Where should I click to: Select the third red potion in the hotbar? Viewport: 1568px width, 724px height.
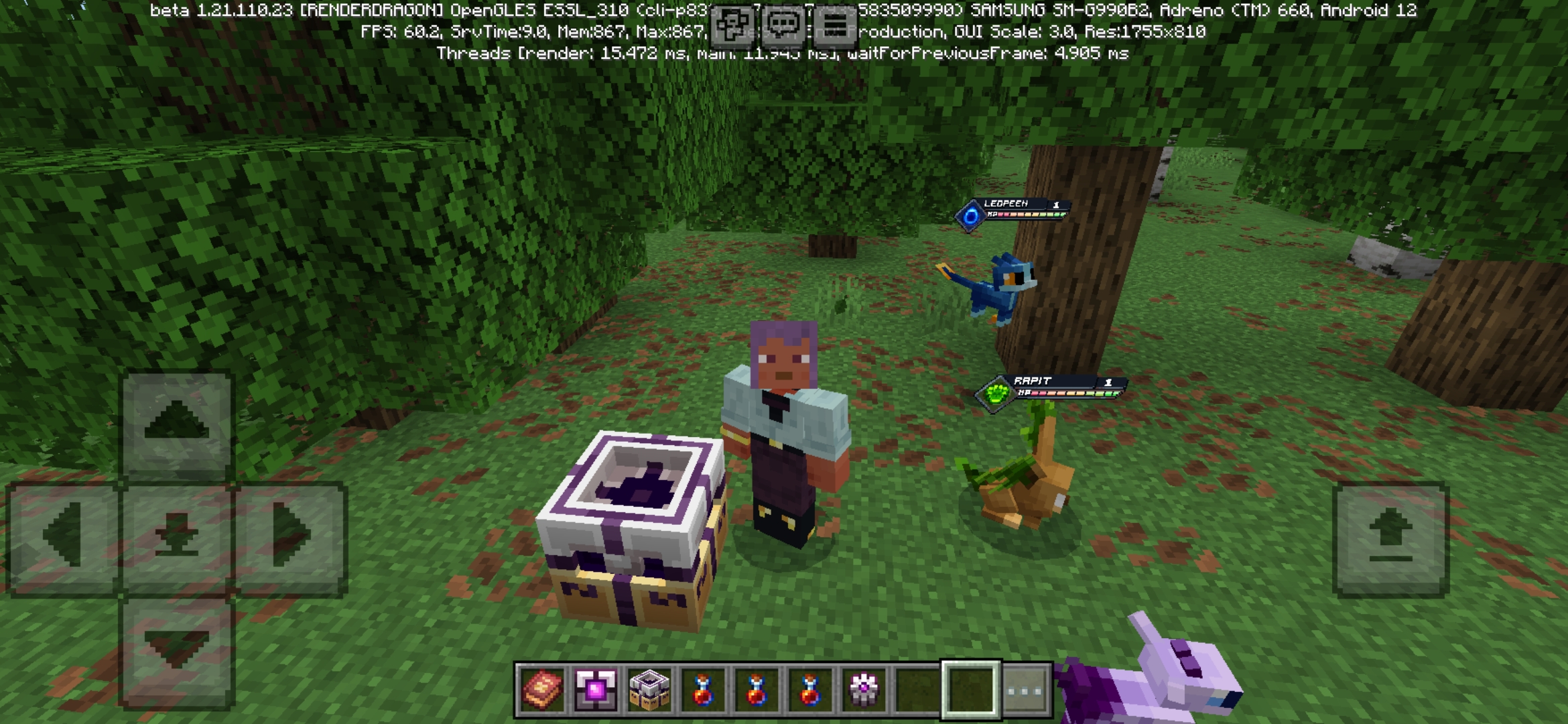[x=809, y=687]
